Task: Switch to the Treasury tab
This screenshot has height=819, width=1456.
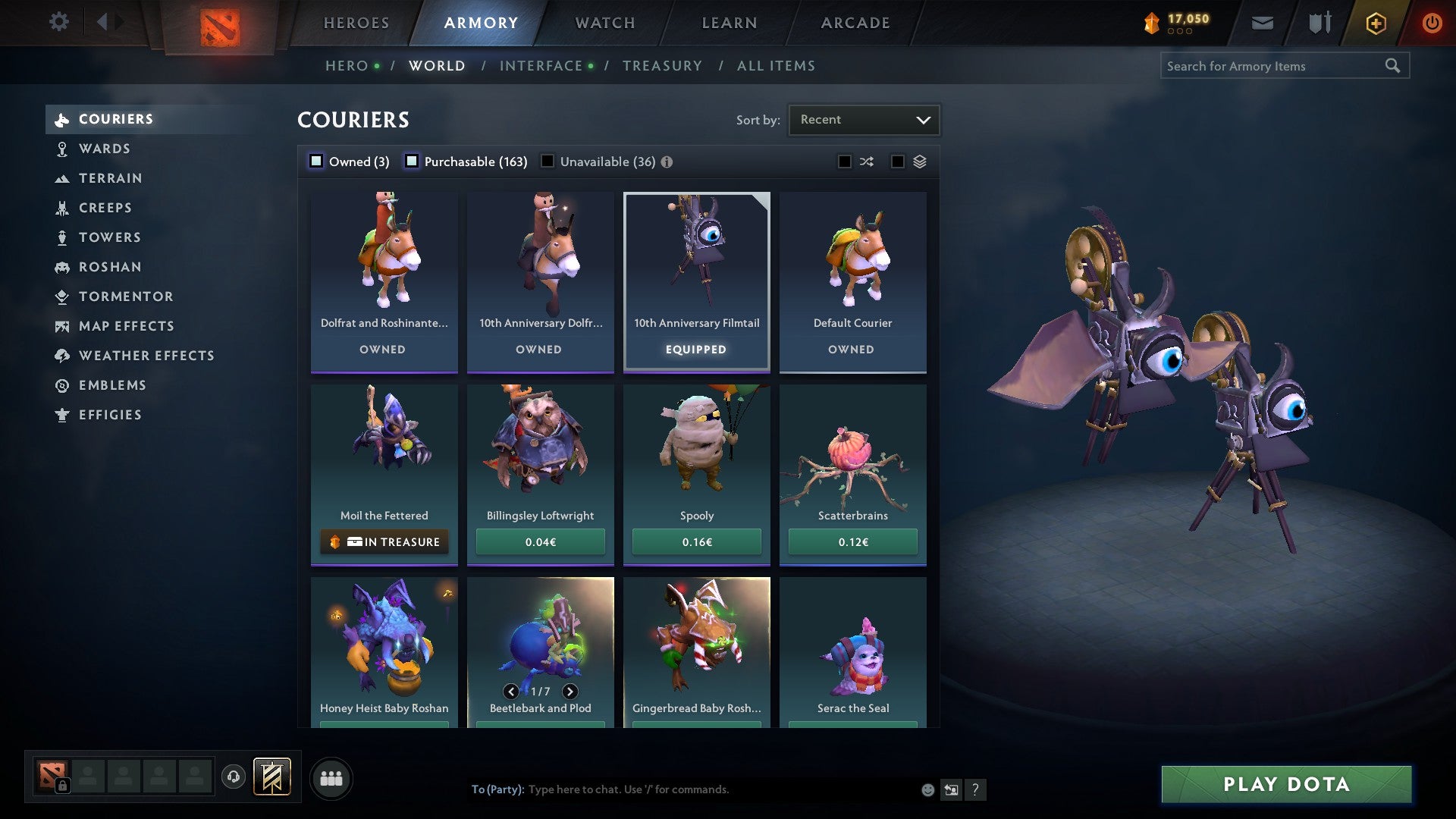Action: [x=662, y=65]
